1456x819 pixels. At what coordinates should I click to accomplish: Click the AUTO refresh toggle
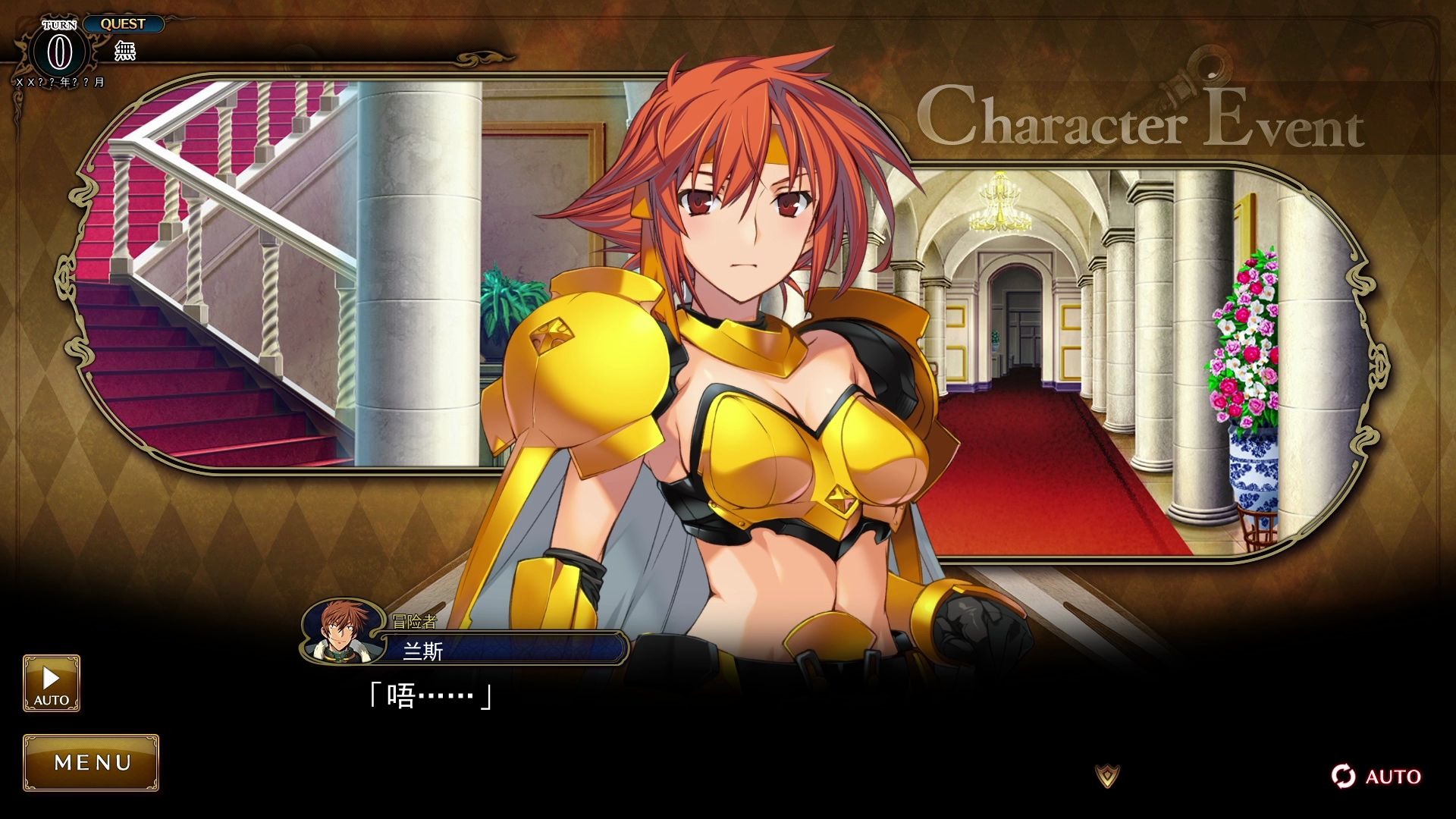[1376, 776]
